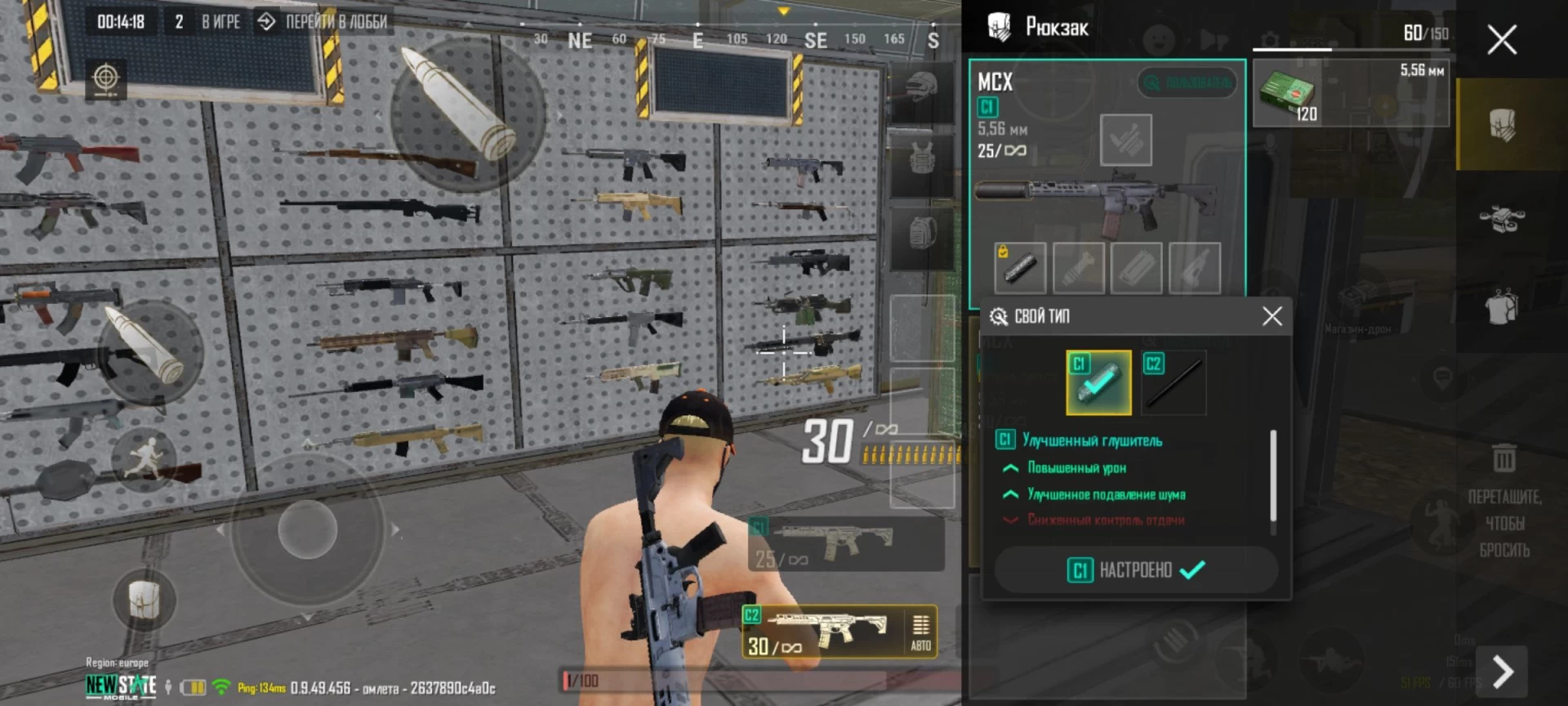Click the MCX custom type button
Image resolution: width=1568 pixels, height=706 pixels.
[1187, 83]
